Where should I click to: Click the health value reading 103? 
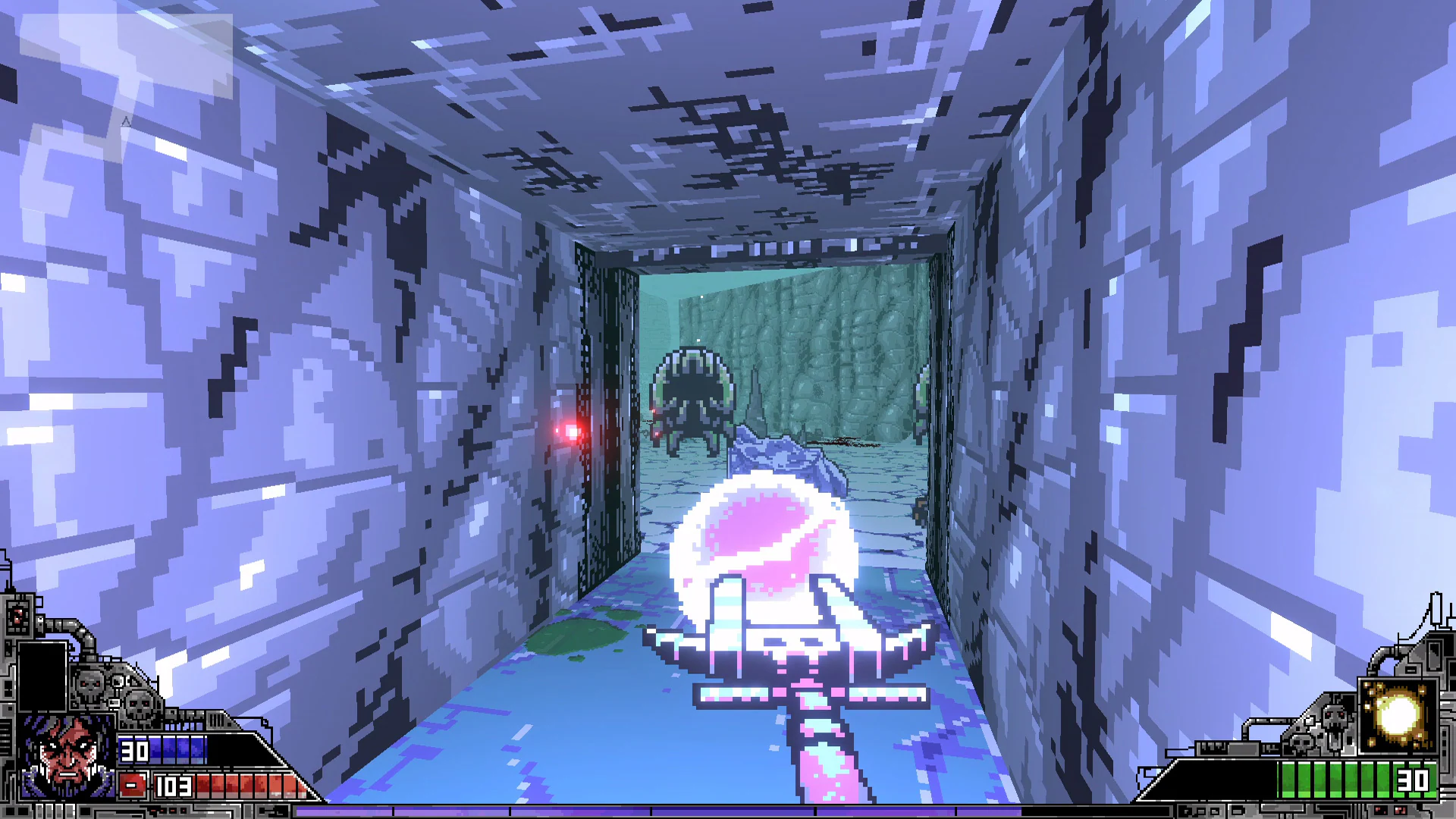pyautogui.click(x=174, y=786)
